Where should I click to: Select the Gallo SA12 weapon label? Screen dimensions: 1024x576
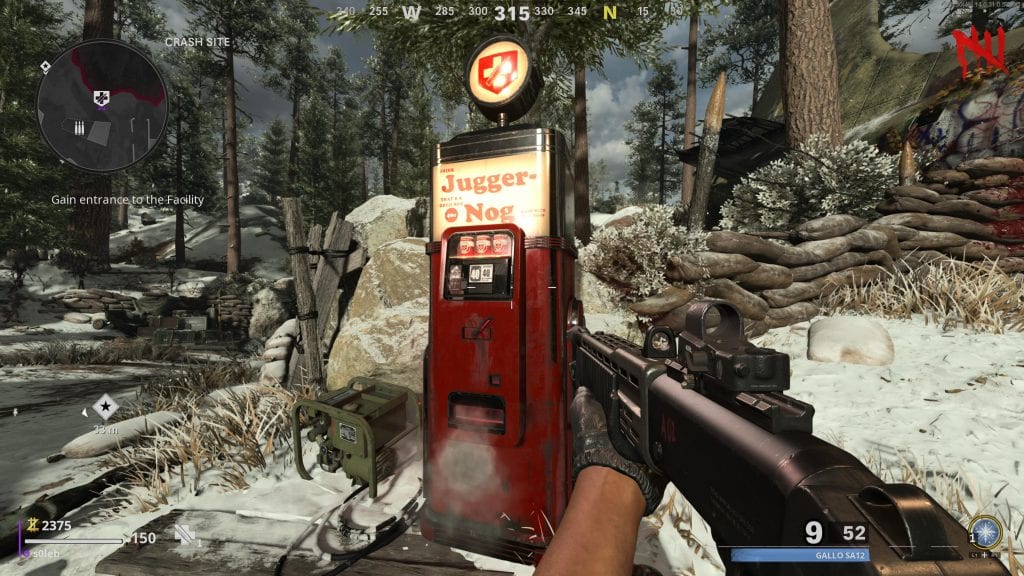tap(838, 555)
